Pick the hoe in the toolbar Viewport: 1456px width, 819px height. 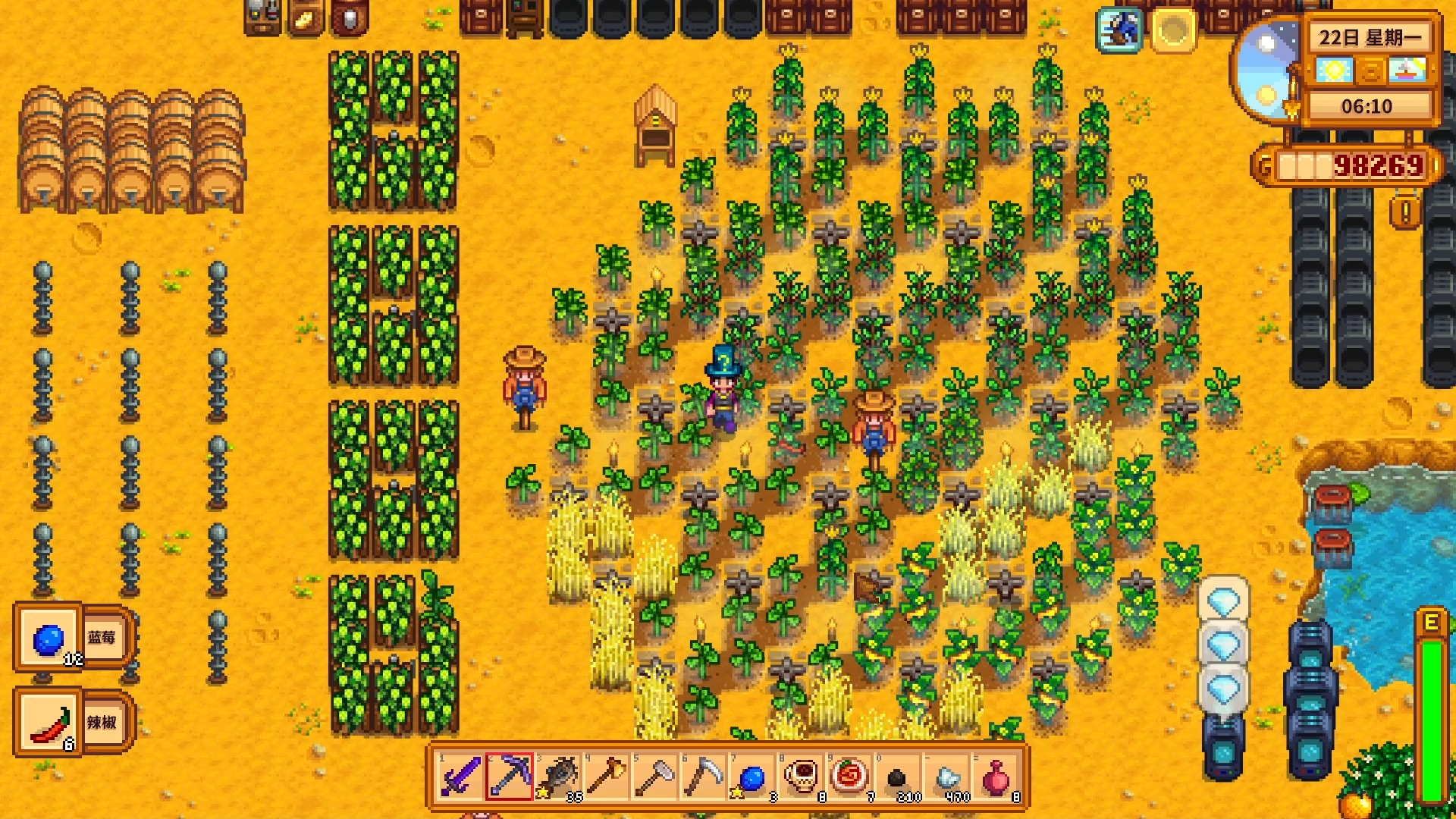[x=655, y=777]
